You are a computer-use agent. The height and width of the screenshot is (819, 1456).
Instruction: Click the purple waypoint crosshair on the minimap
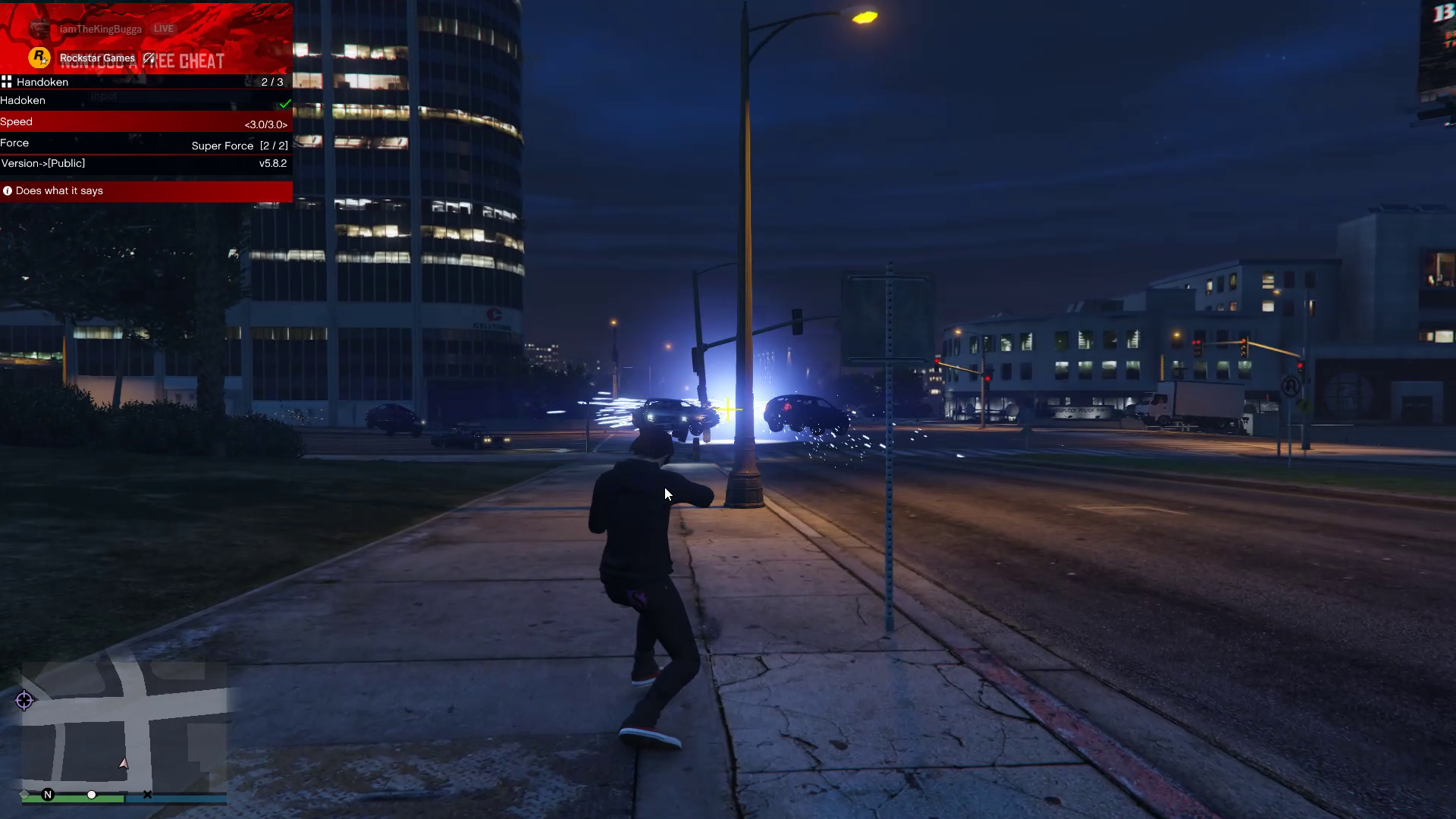click(24, 701)
